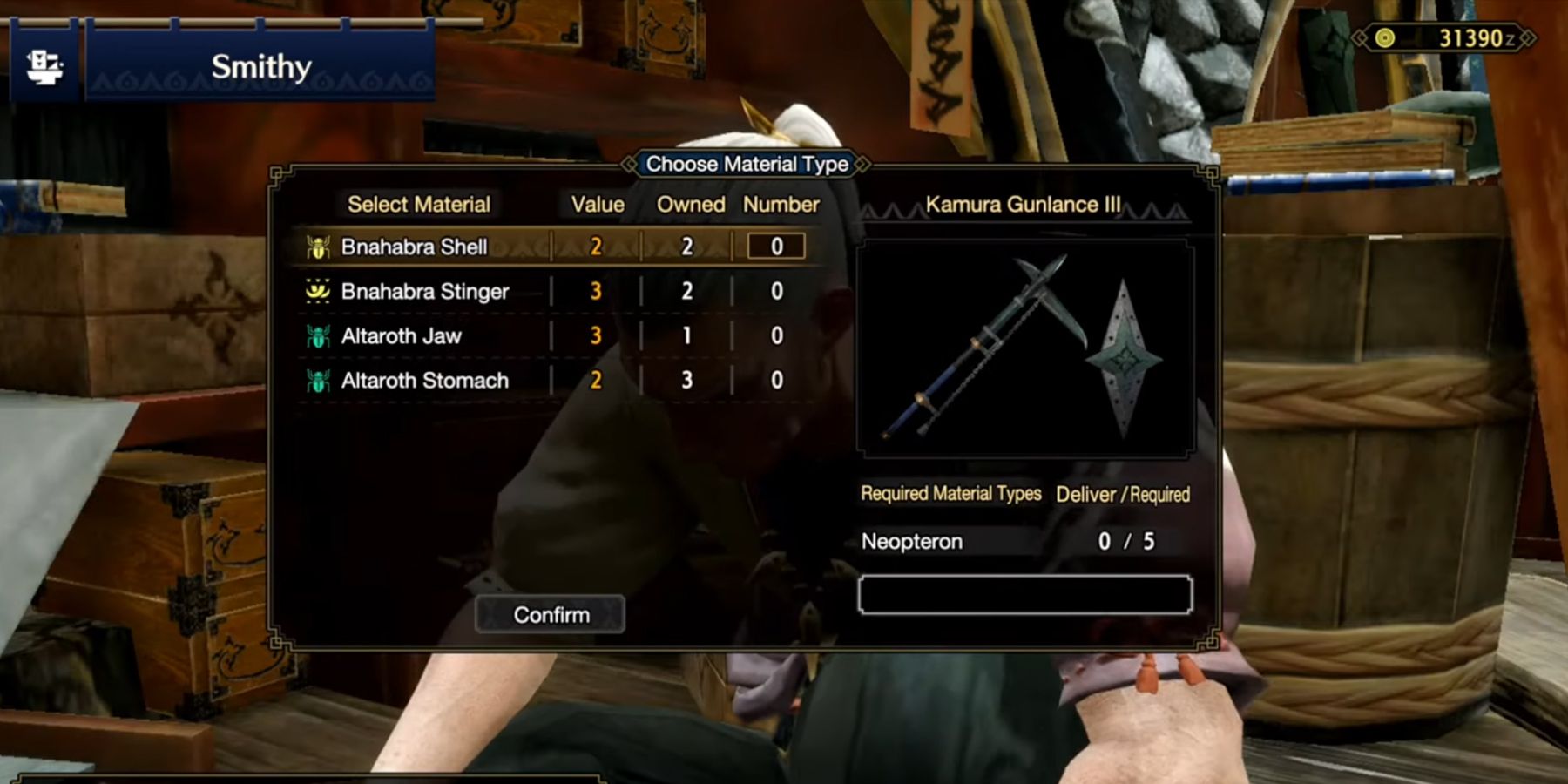Click the Deliver / Required header

[x=1123, y=494]
